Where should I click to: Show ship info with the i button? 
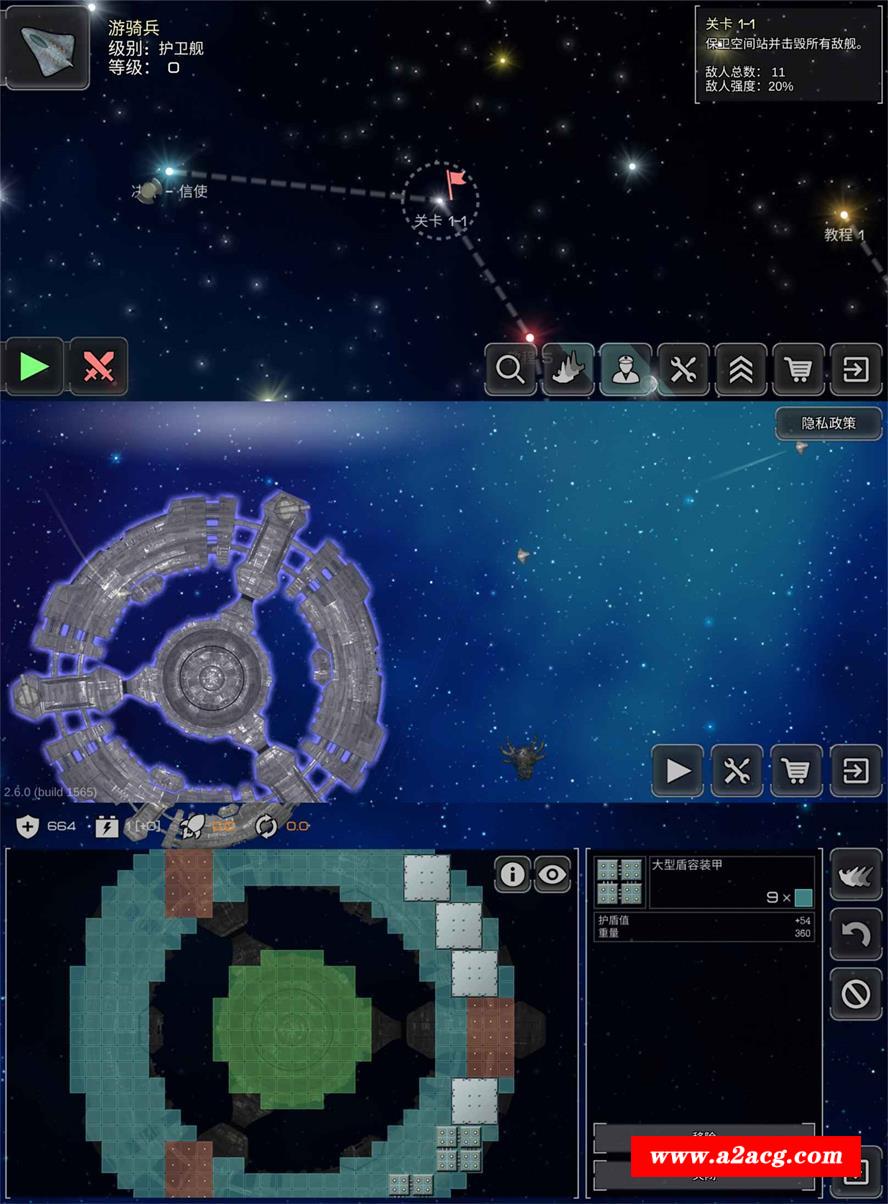[x=512, y=875]
